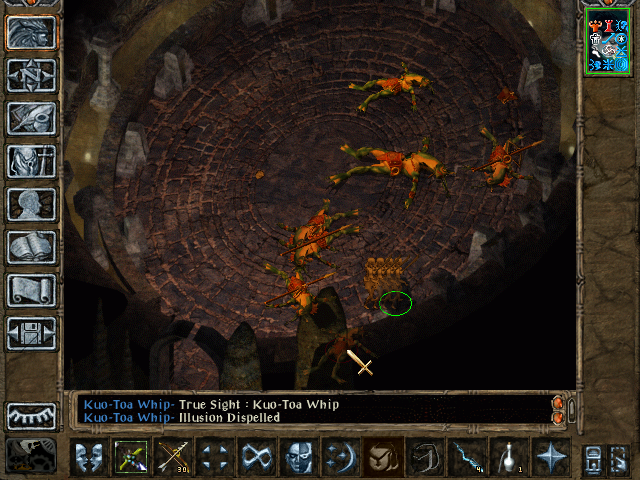
Task: Click the two-masks talk button
Action: [89, 458]
